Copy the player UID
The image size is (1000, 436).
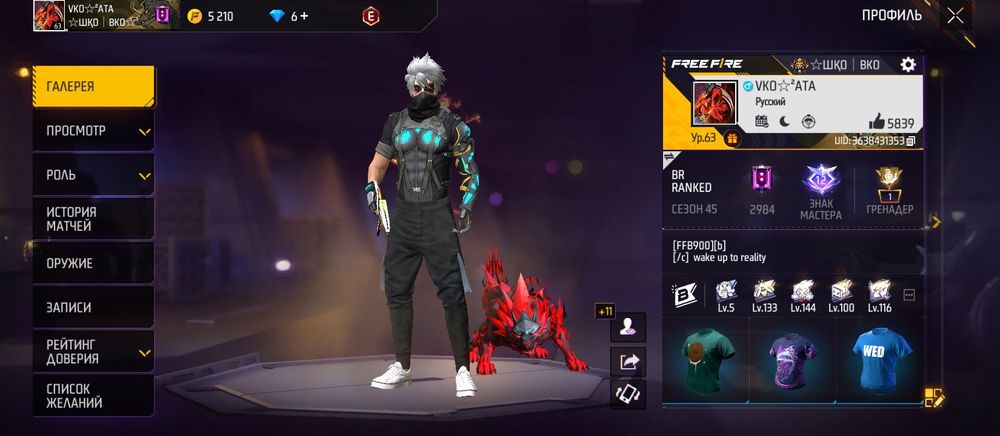[910, 142]
